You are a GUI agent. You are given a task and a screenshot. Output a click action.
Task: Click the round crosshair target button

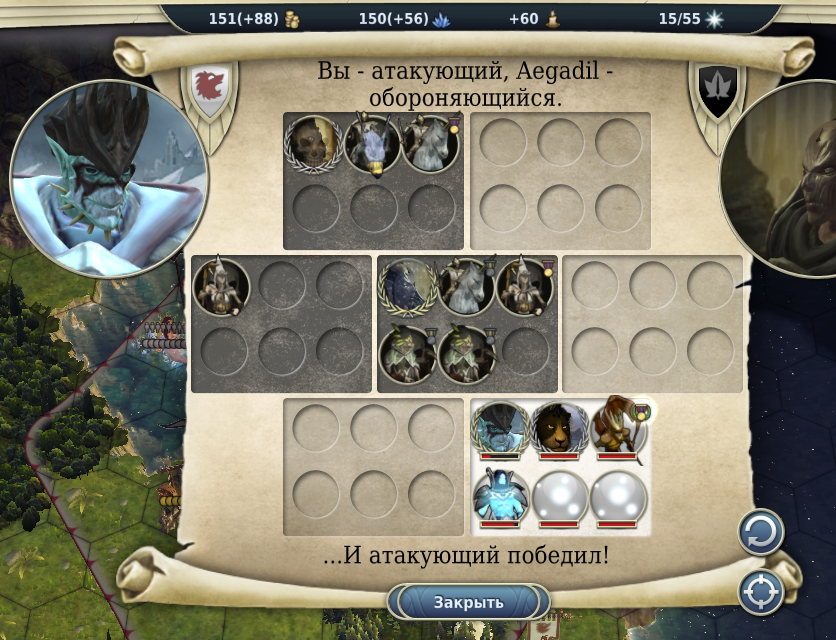(760, 591)
